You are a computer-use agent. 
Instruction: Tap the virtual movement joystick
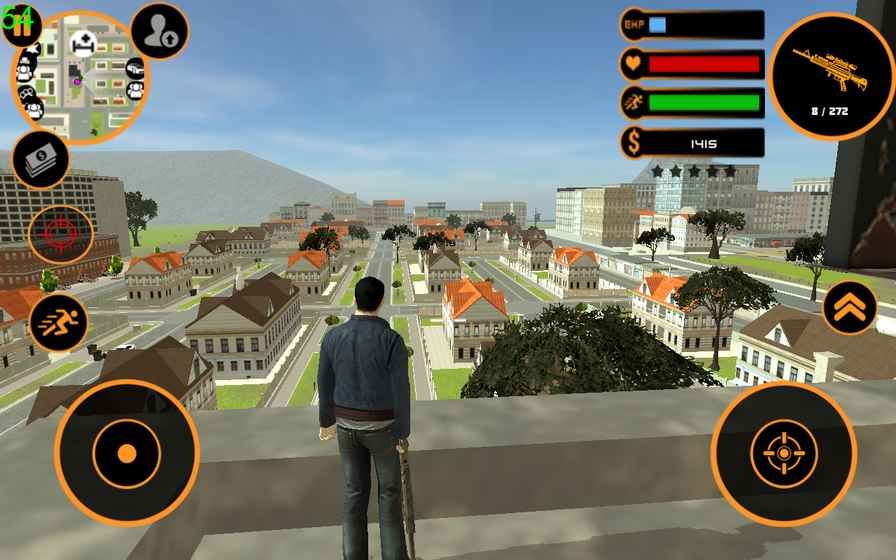(x=126, y=453)
